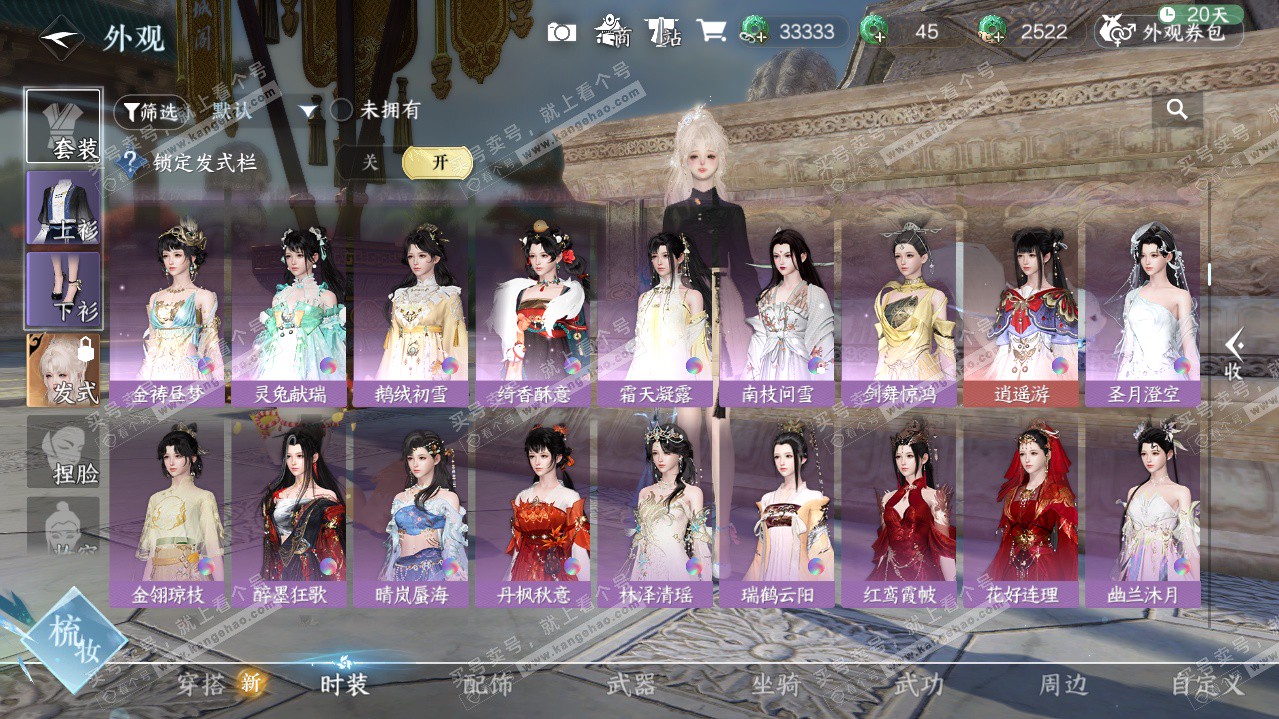Go back using the top-left arrow
The width and height of the screenshot is (1279, 719).
pyautogui.click(x=58, y=38)
